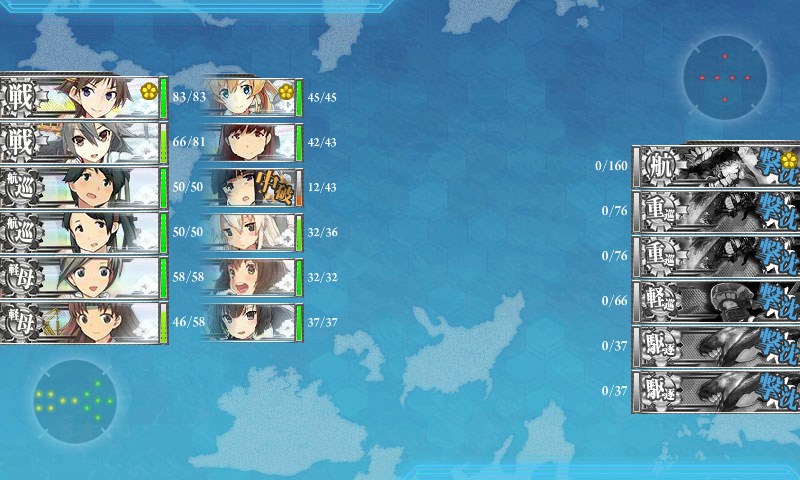This screenshot has height=480, width=800.
Task: Select the sunk enemy carrier card with 0/160 HP
Action: click(716, 165)
